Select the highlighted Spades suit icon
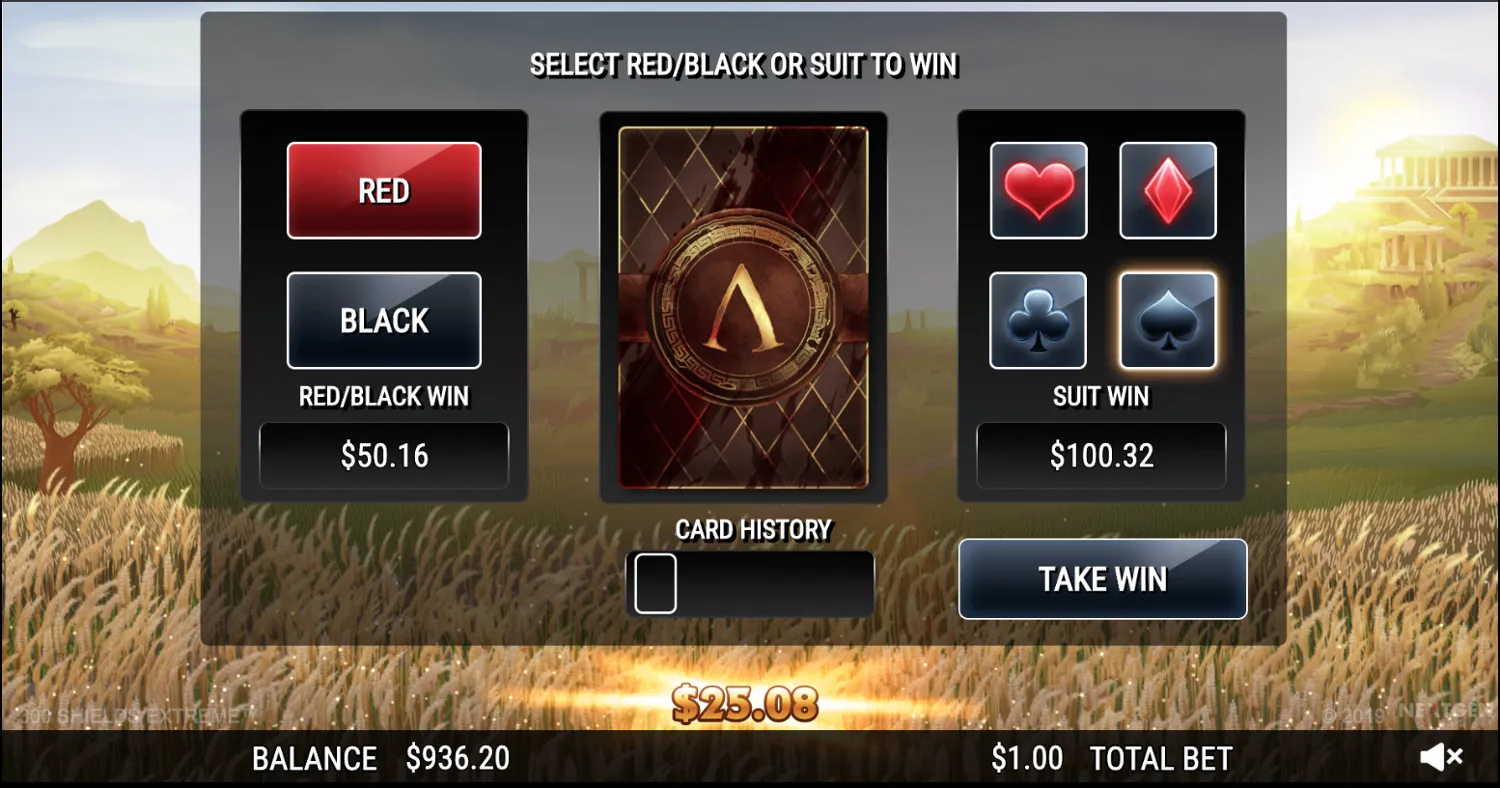Screen dimensions: 1500x788 (x=1167, y=320)
